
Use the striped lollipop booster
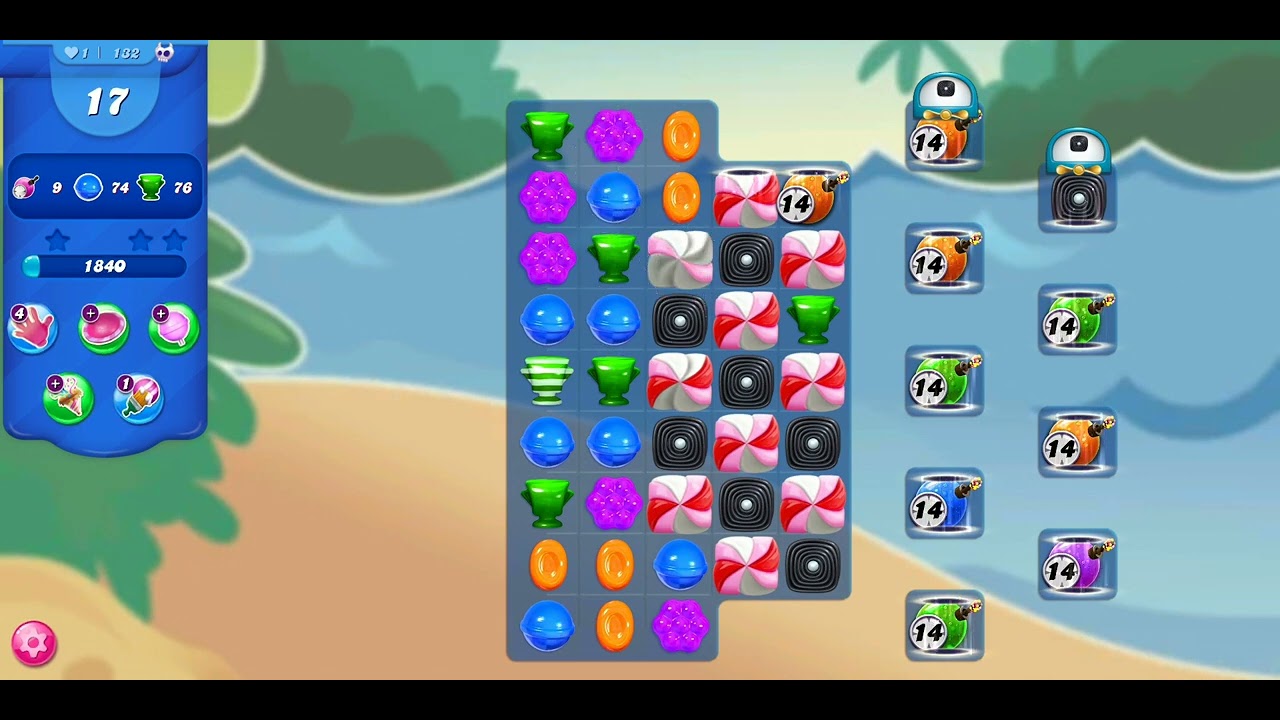coord(139,398)
